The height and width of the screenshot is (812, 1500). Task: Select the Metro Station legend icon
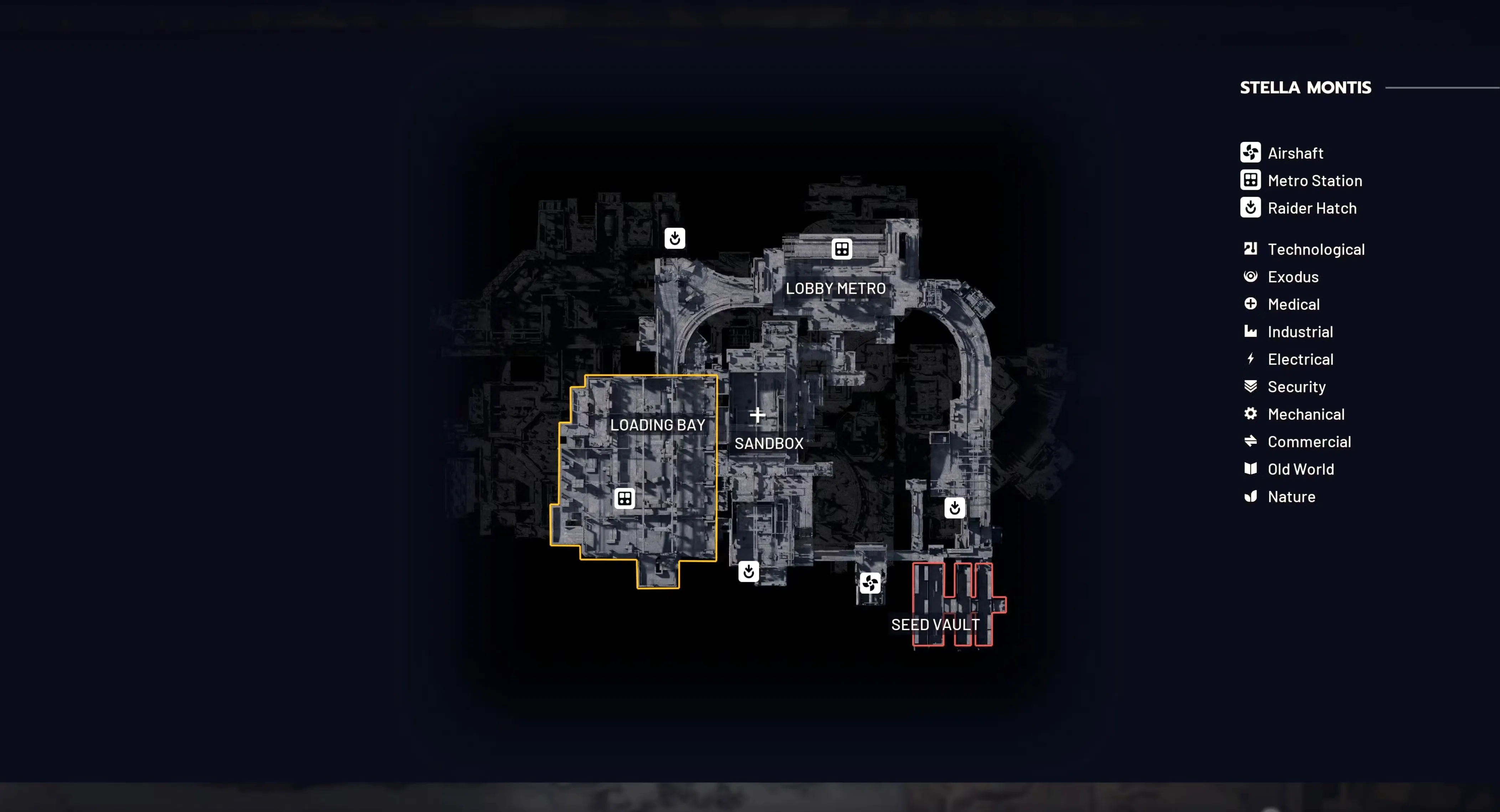tap(1251, 180)
